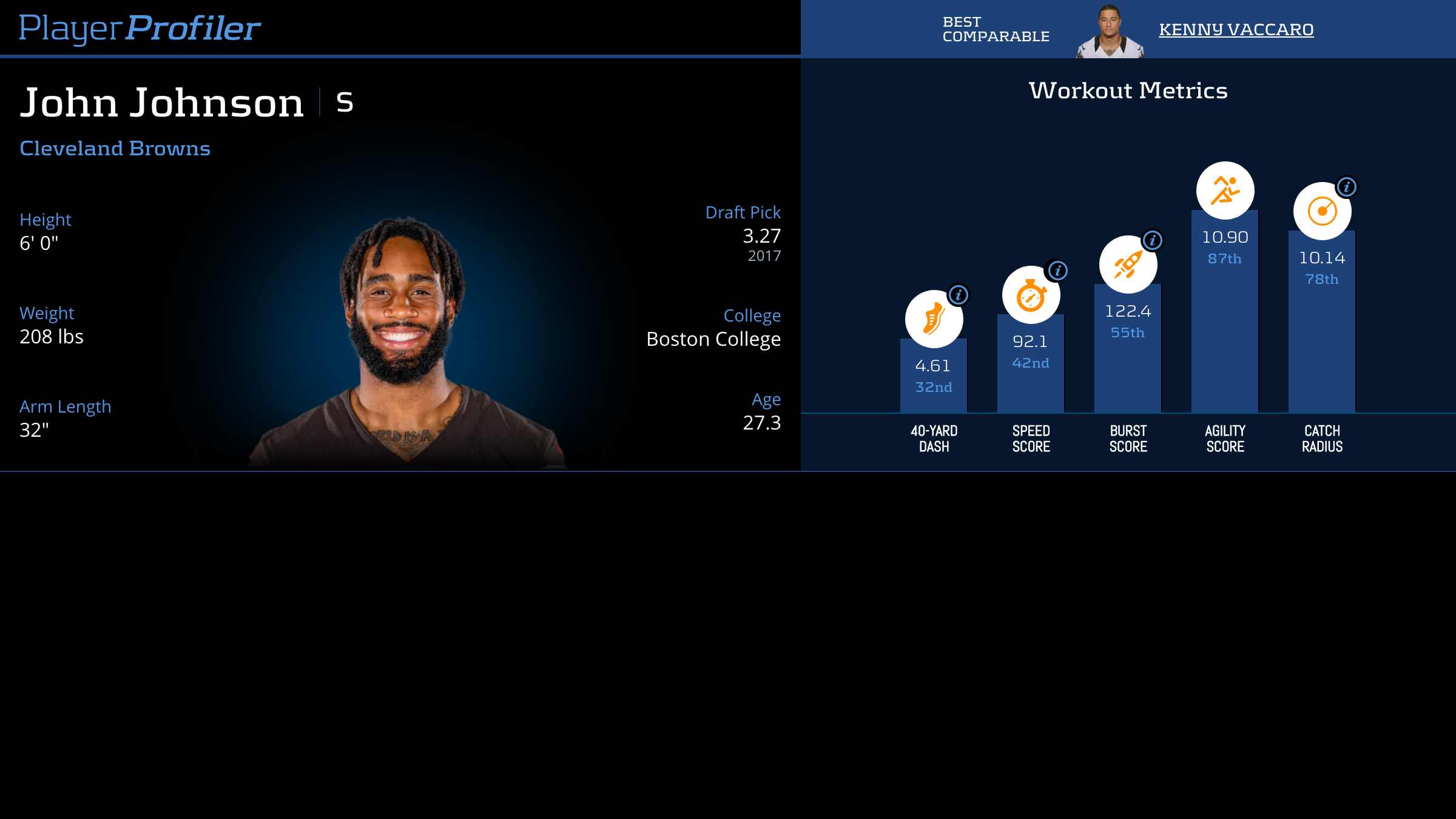Show info for the Burst Score metric
Image resolution: width=1456 pixels, height=819 pixels.
point(1153,240)
